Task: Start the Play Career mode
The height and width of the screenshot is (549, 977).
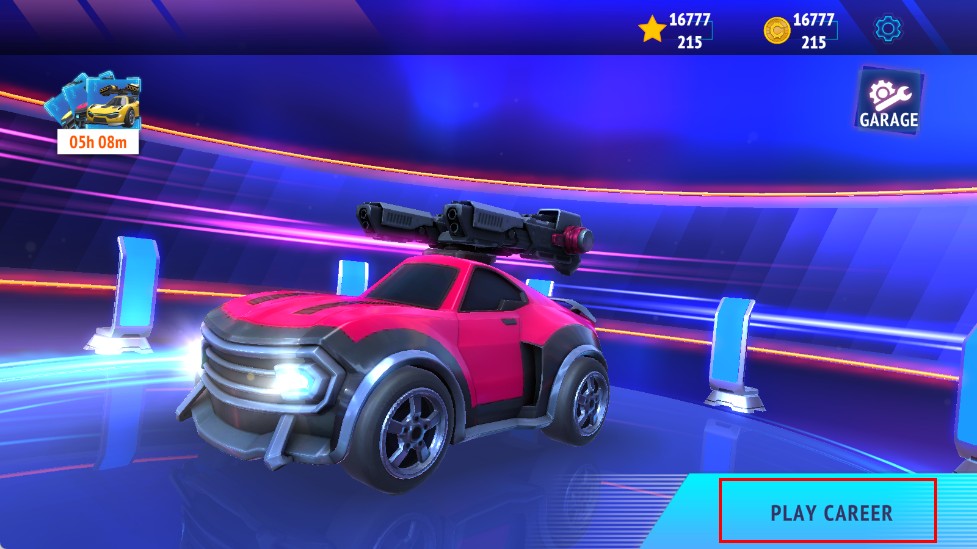Action: click(x=828, y=512)
